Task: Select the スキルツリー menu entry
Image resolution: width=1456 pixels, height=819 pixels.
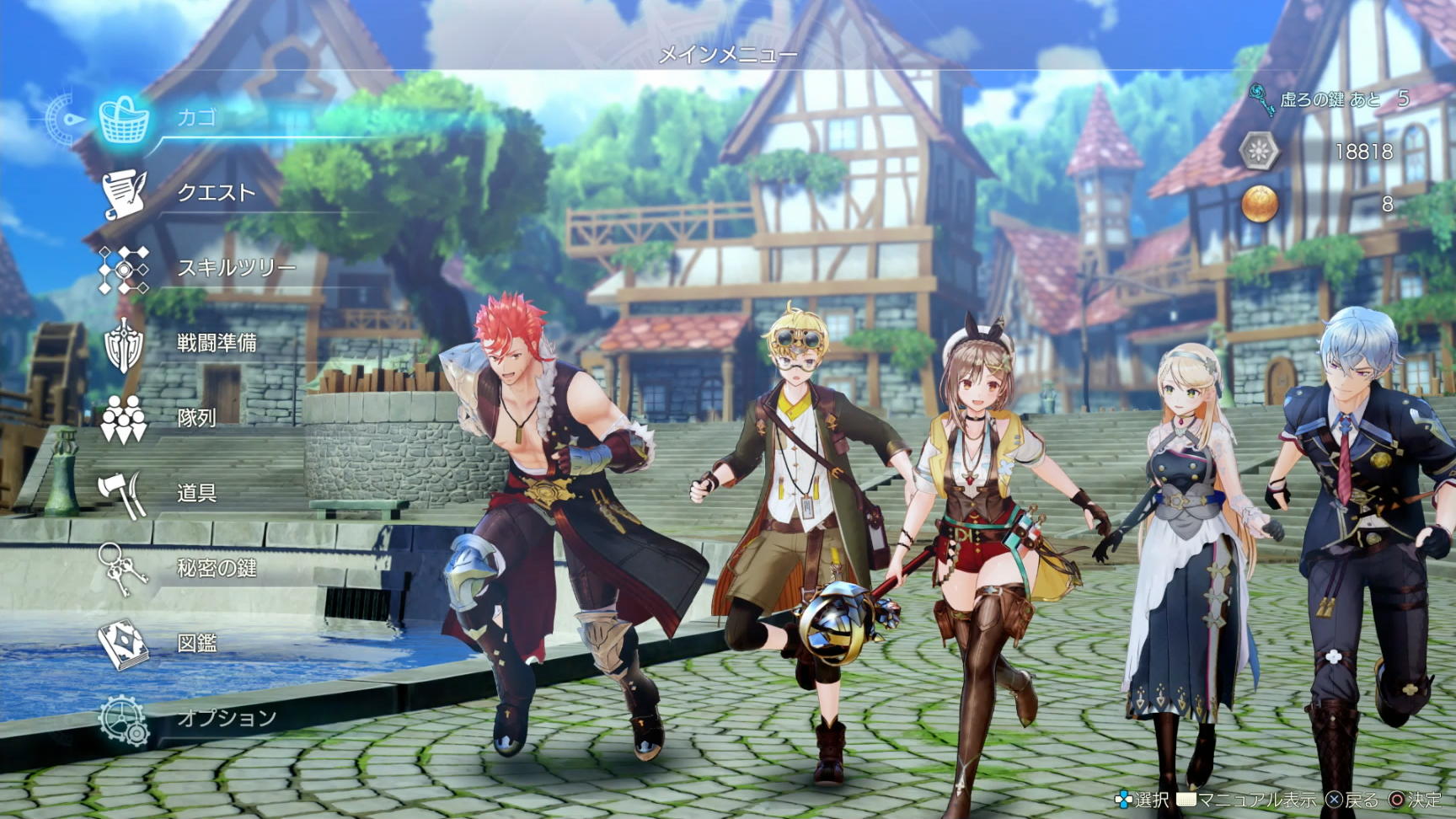Action: tap(236, 268)
